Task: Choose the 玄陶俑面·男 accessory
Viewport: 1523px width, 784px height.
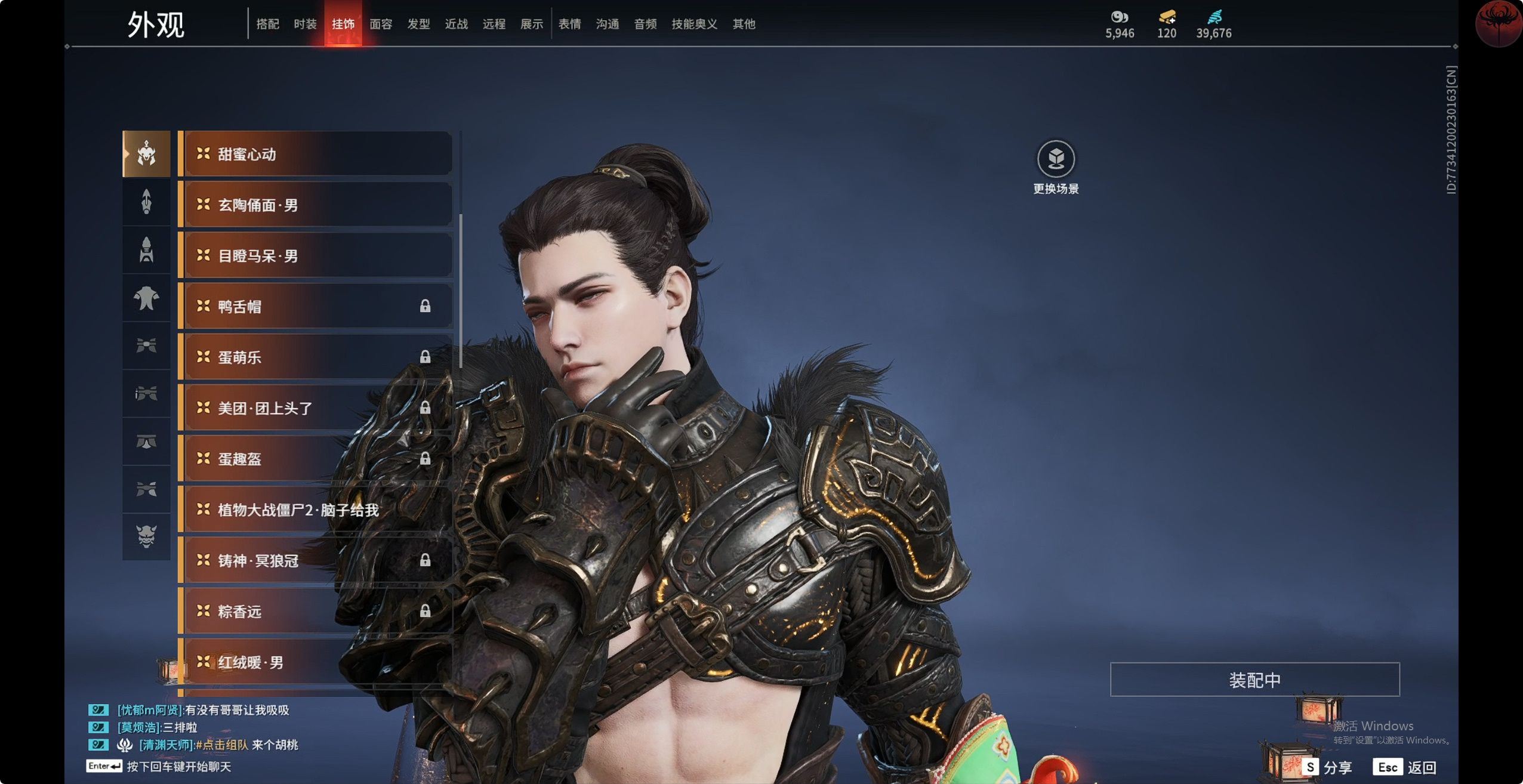Action: point(316,205)
